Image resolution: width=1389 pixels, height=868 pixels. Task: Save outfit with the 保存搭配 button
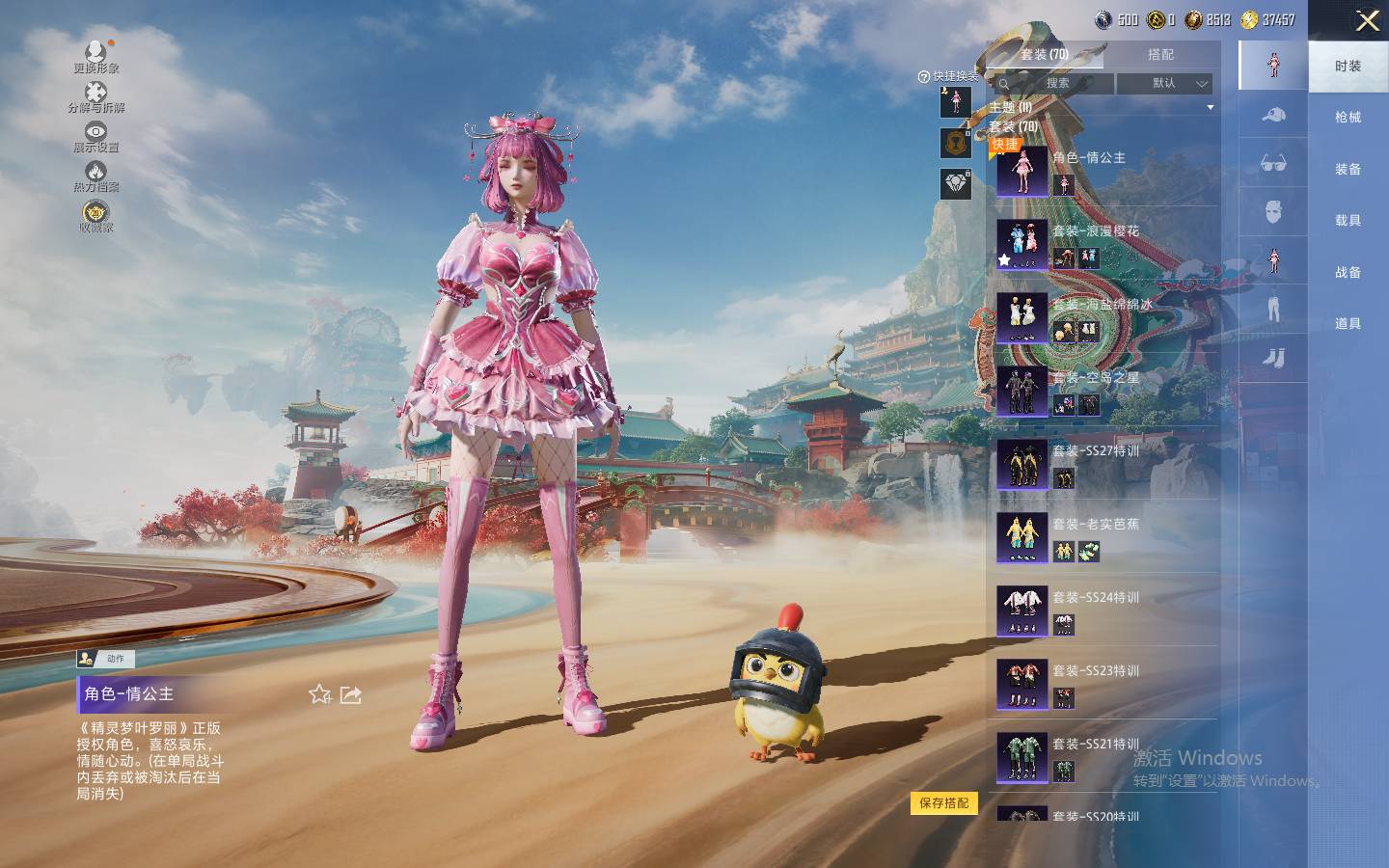click(x=943, y=803)
